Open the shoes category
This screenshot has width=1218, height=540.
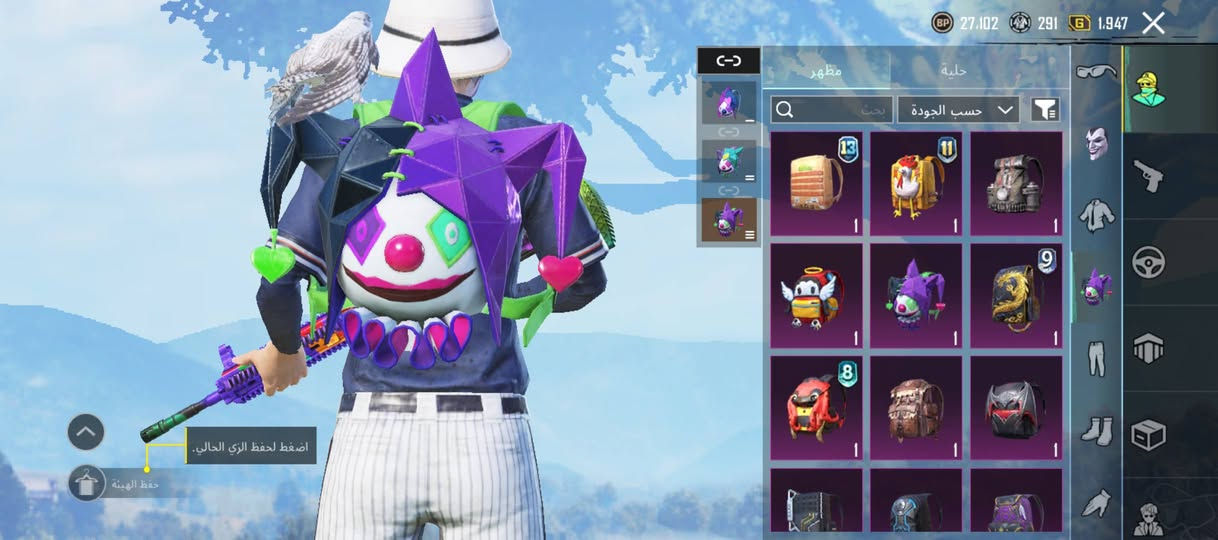coord(1097,430)
